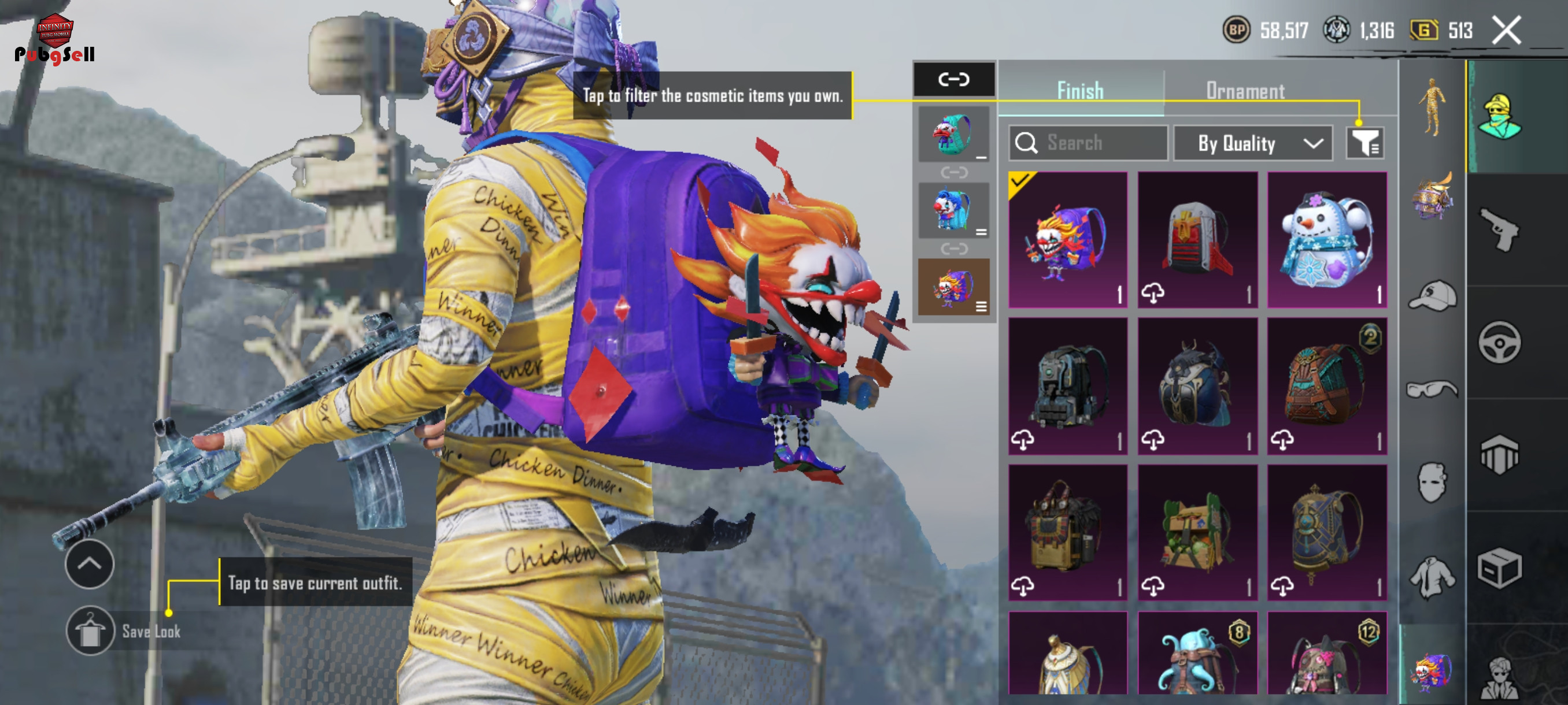Select the jacket clothing category

coord(1432,577)
